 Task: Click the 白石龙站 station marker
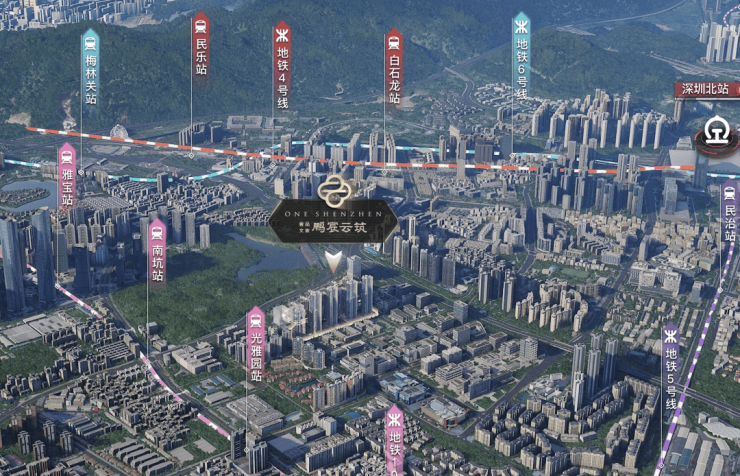coord(393,67)
